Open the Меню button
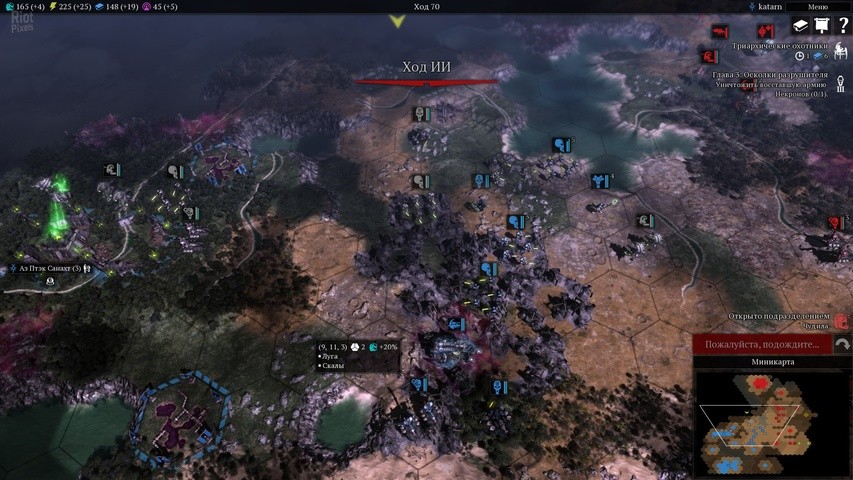This screenshot has height=480, width=853. coord(817,6)
